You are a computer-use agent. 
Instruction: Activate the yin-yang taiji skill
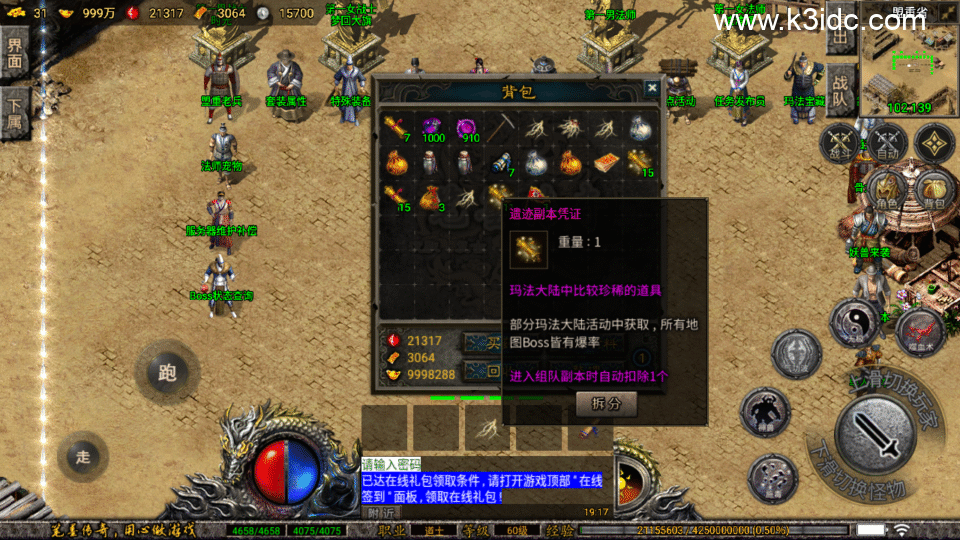855,324
